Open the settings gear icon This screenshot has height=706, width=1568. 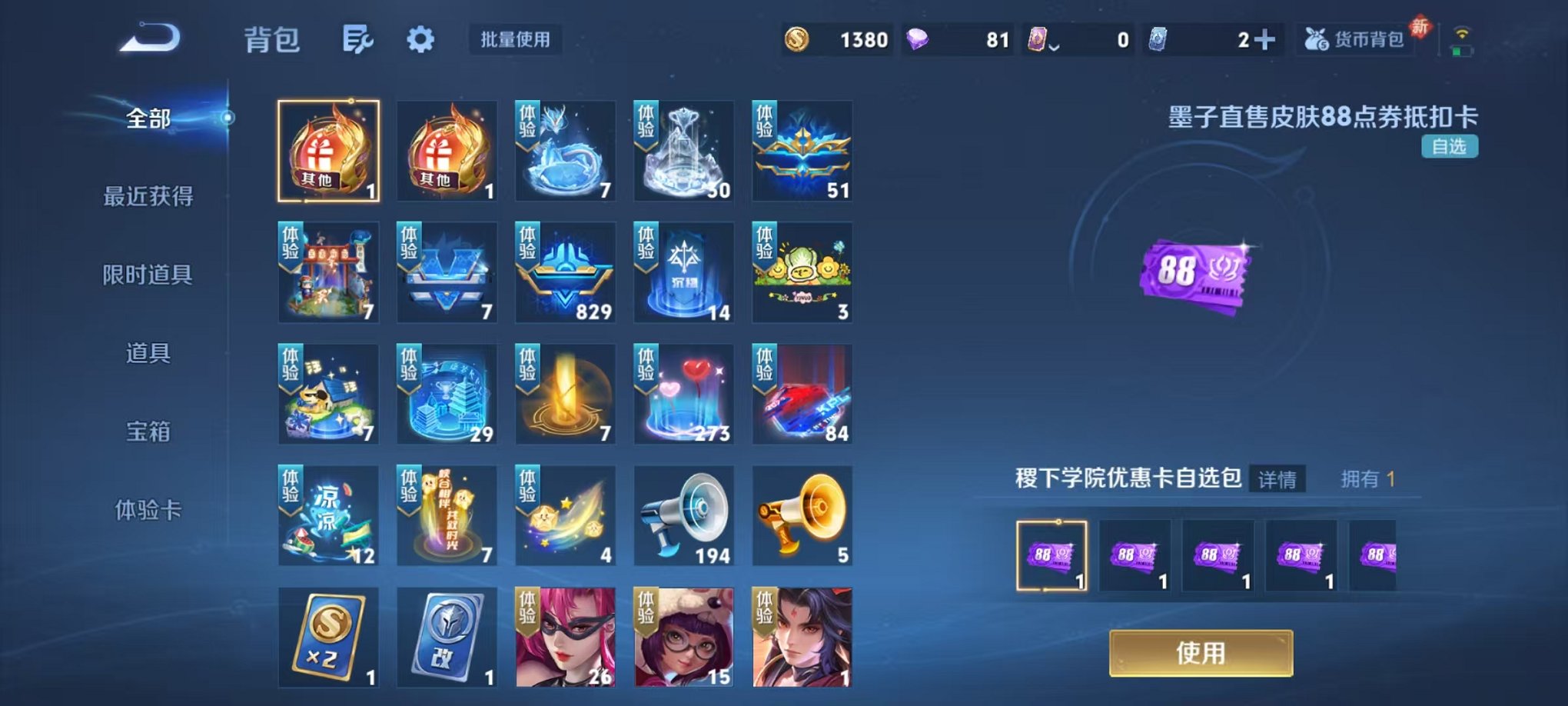click(421, 37)
